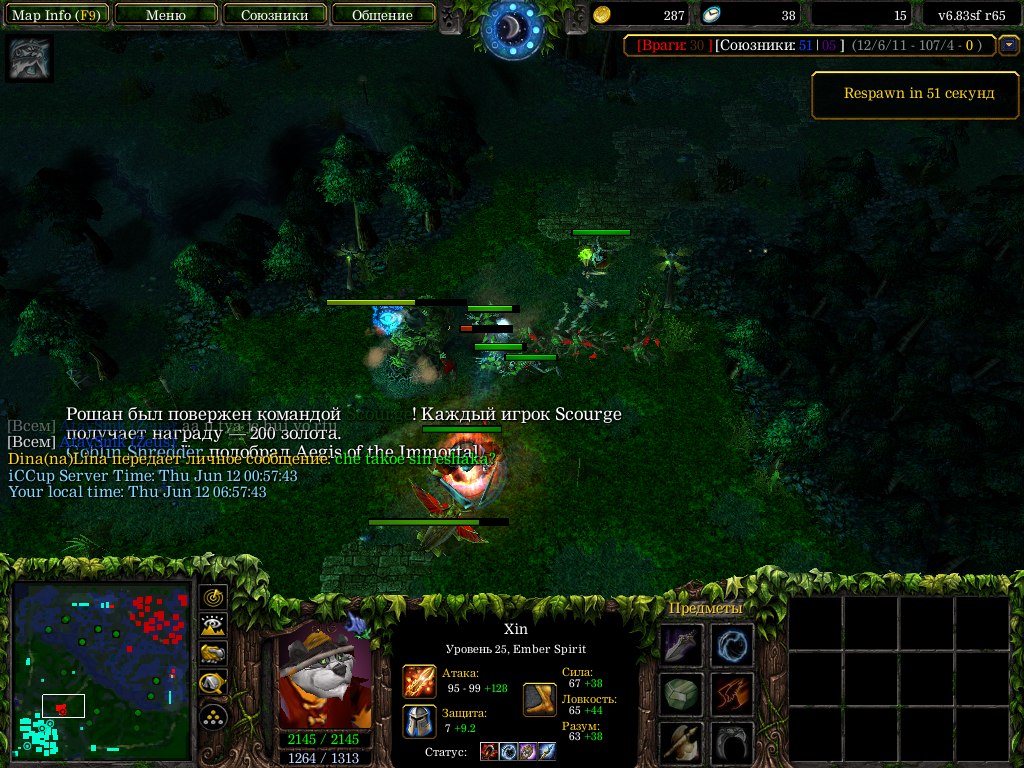Collapse the scoreboard with the arrow button
Viewport: 1024px width, 768px height.
coord(1009,45)
